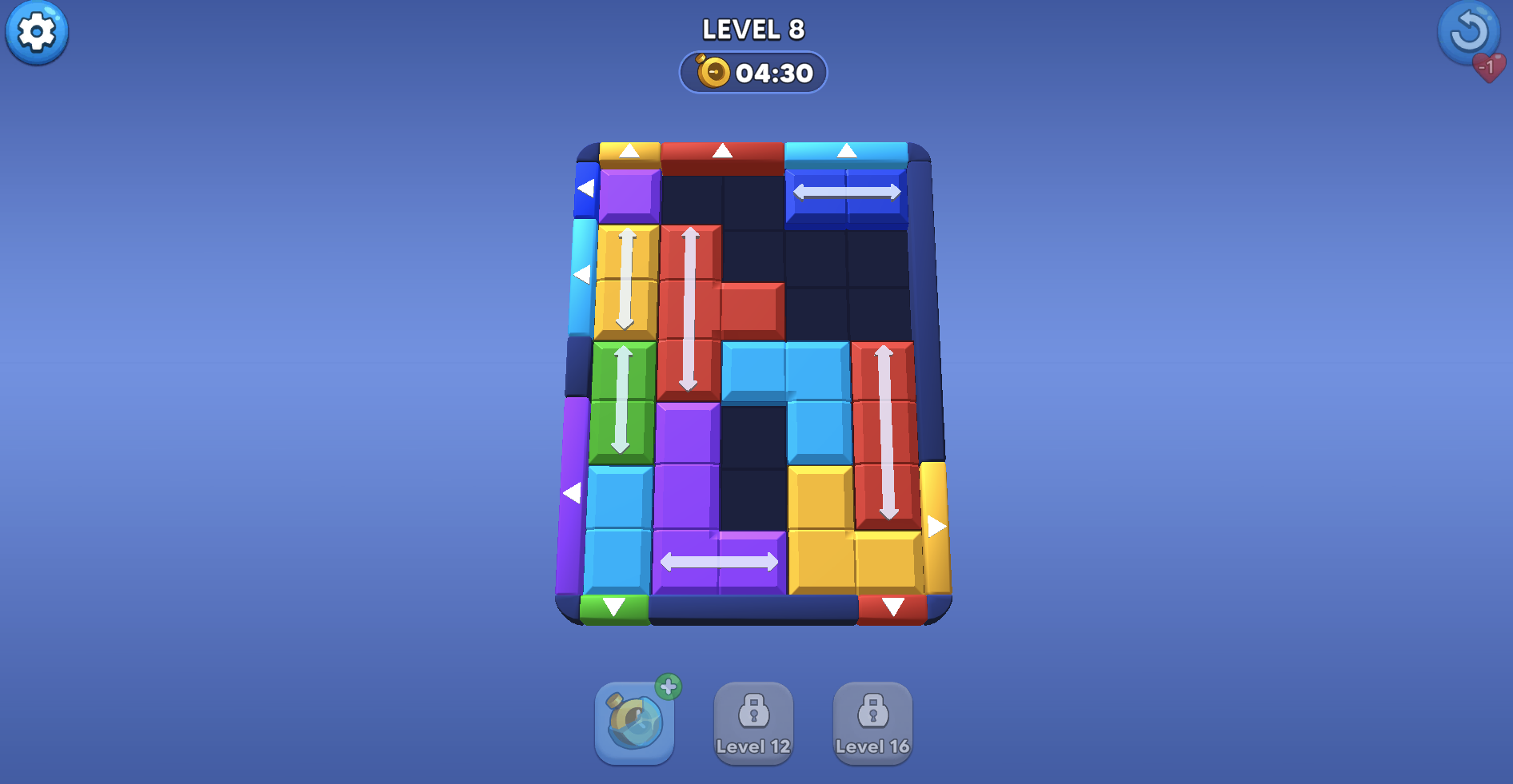Open the settings gear icon
The height and width of the screenshot is (784, 1513).
36,33
